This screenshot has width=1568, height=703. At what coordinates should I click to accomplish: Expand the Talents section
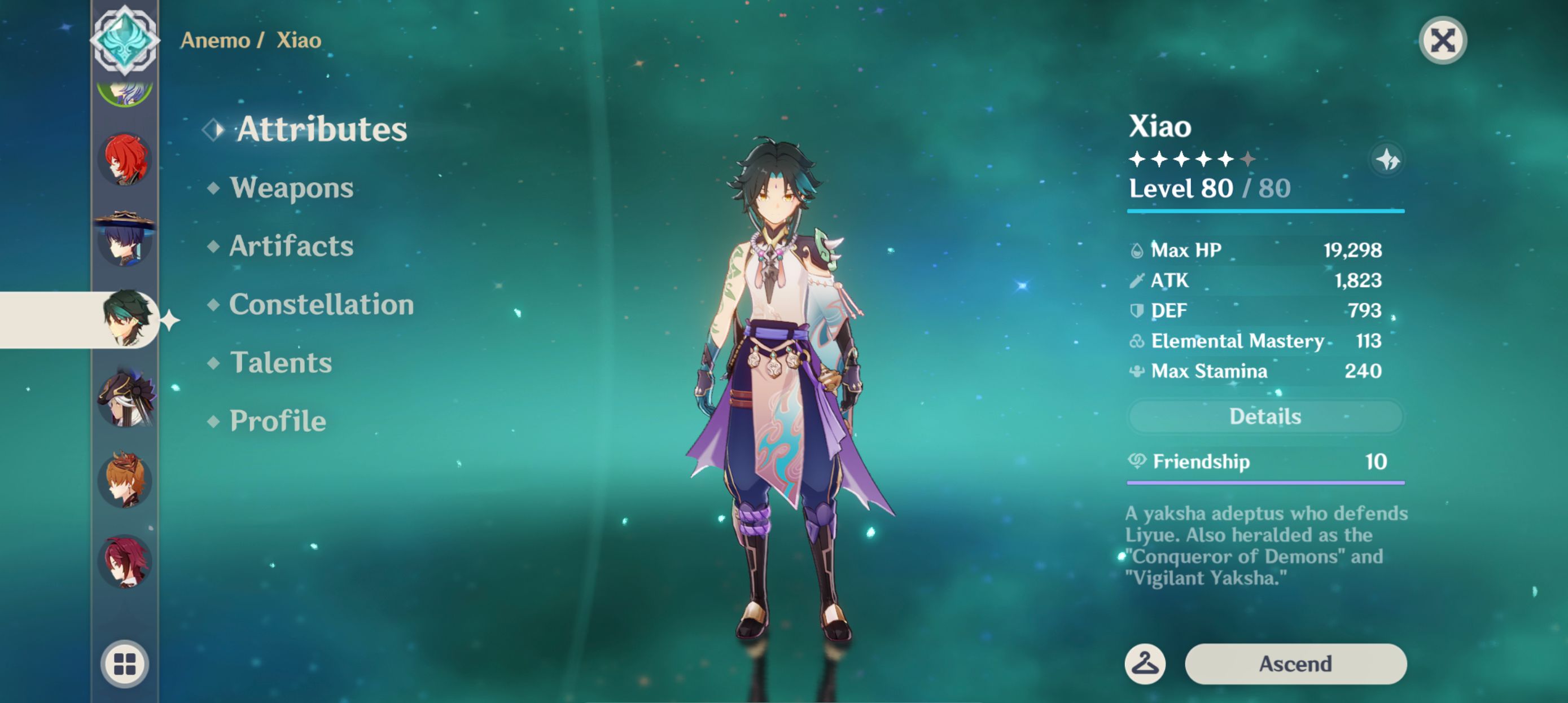[x=281, y=363]
